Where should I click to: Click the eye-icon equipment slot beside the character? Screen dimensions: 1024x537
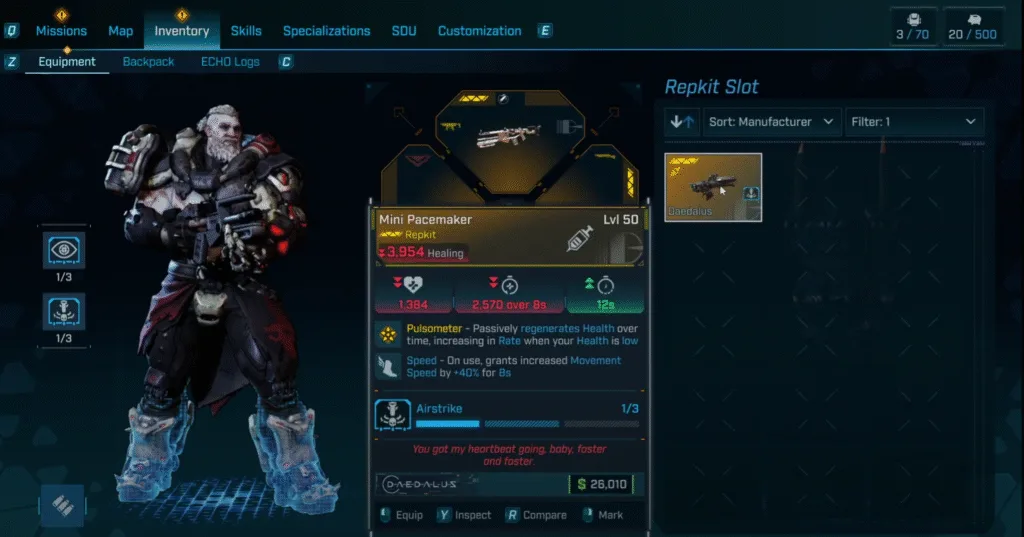coord(63,252)
